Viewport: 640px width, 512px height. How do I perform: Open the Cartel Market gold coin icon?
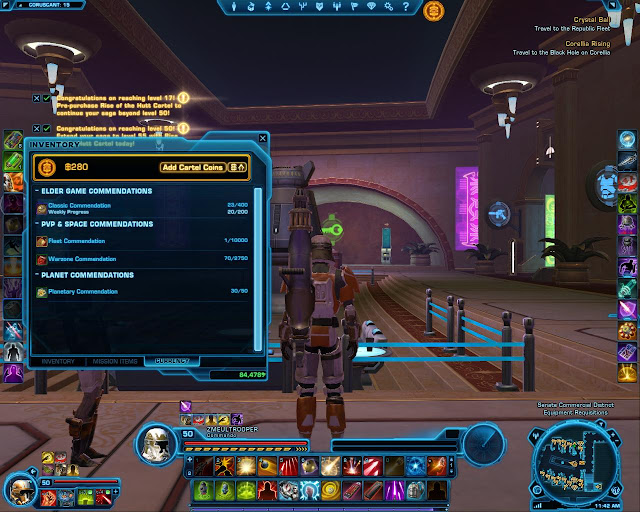coord(433,11)
